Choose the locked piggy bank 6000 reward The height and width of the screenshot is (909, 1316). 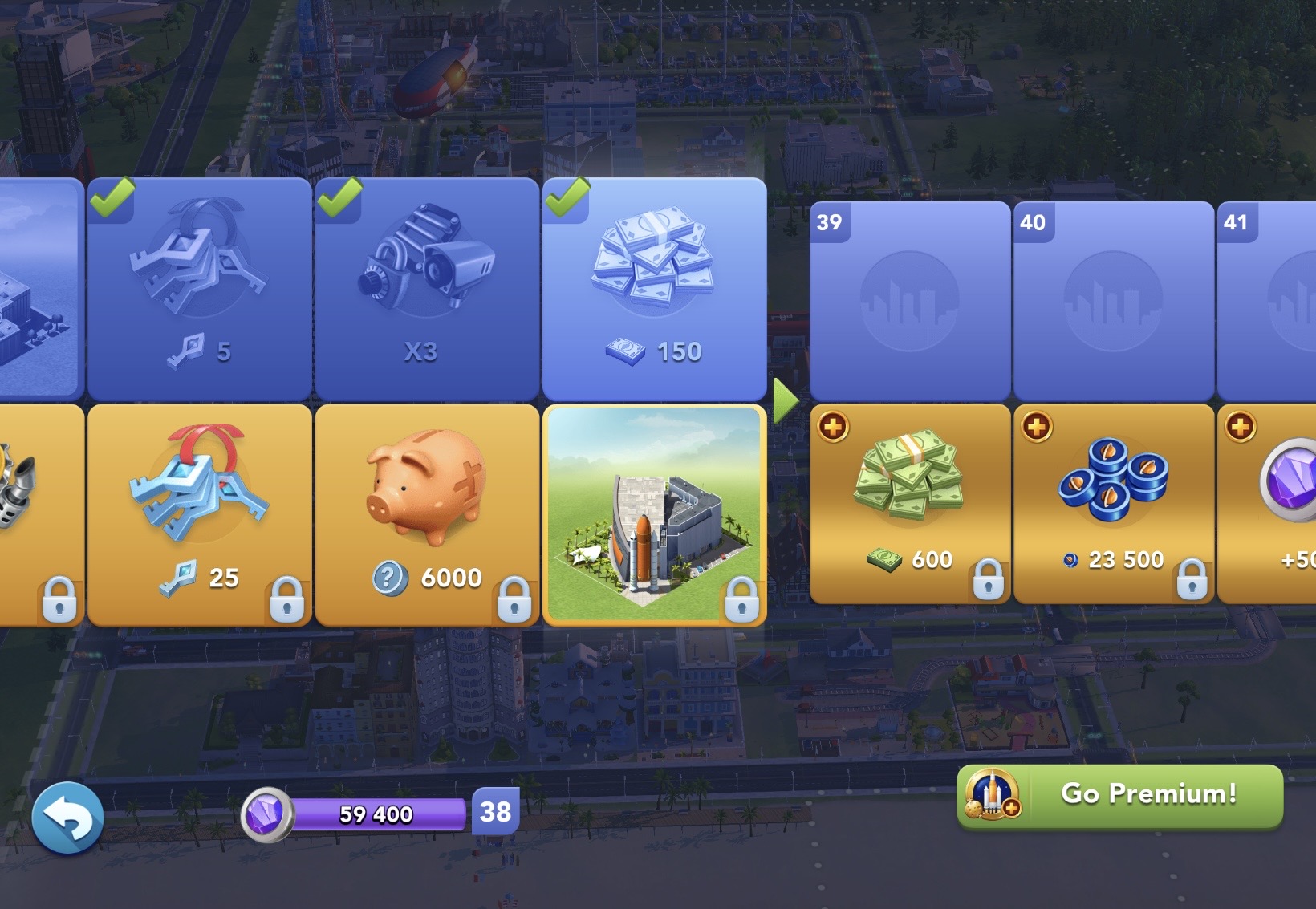[x=426, y=514]
